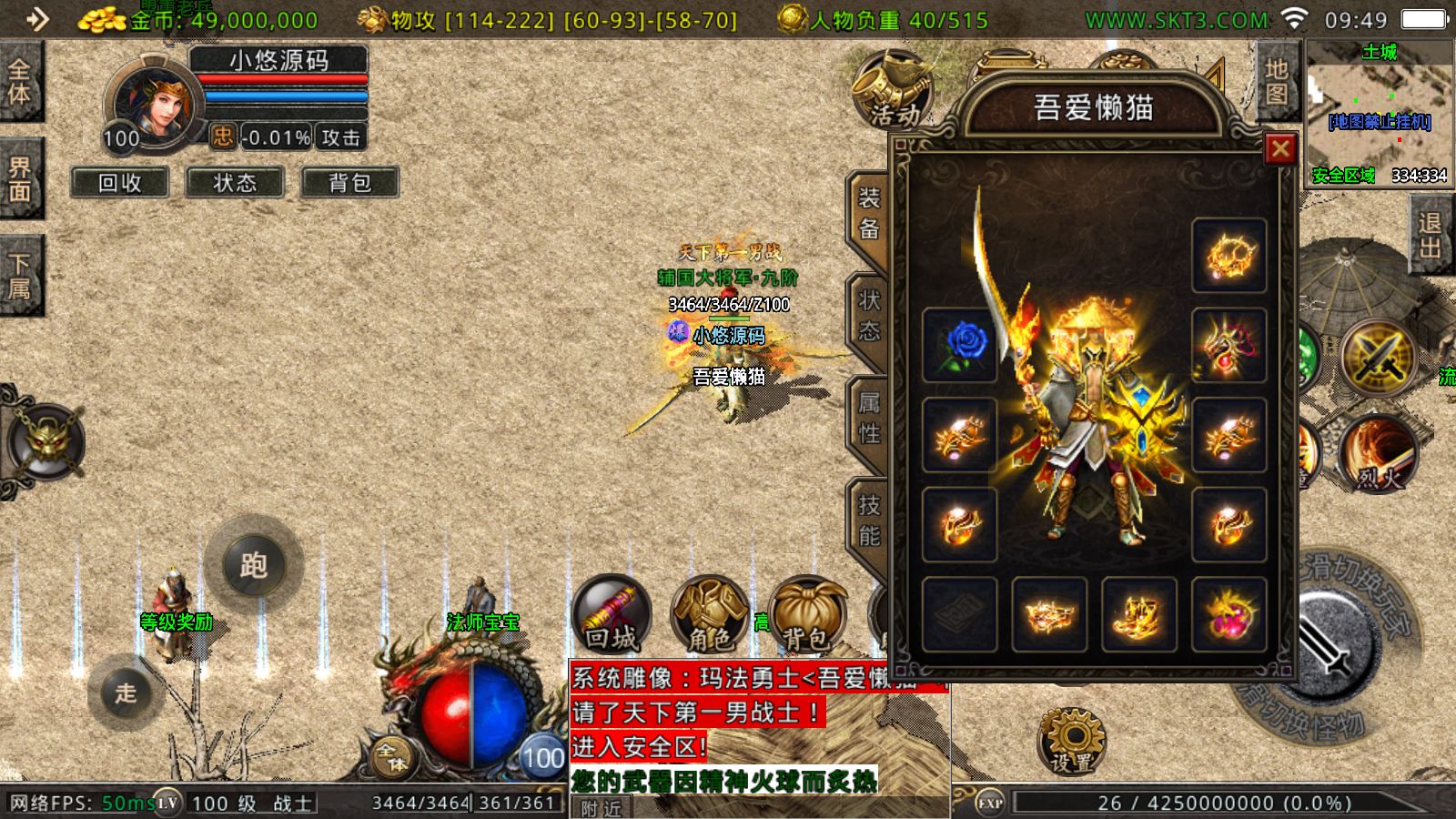Tap the 退出 exit button
This screenshot has height=819, width=1456.
1430,236
